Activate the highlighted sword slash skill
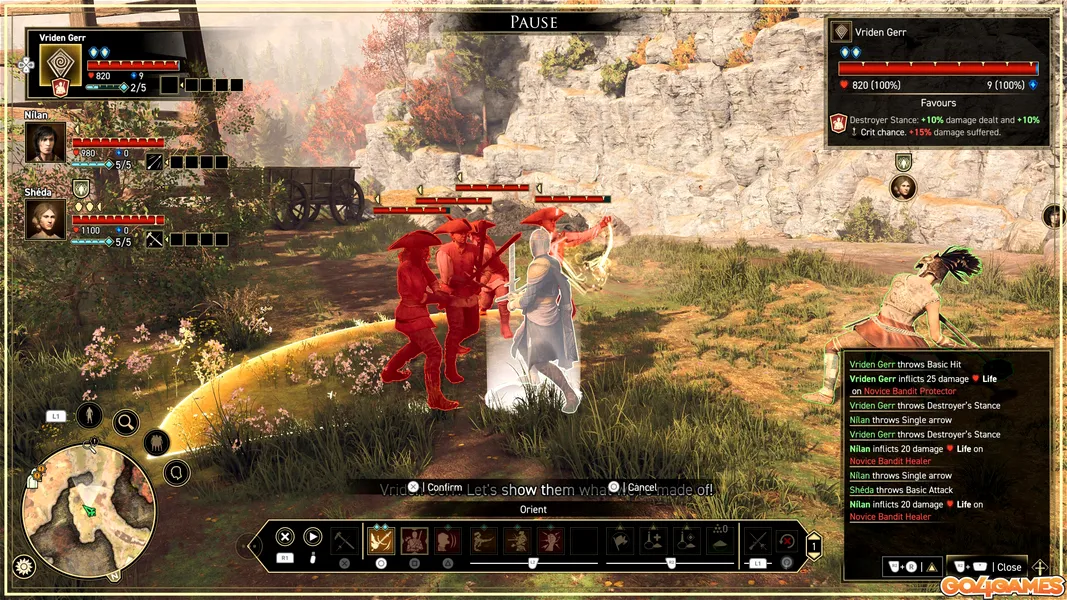The image size is (1067, 600). (381, 541)
